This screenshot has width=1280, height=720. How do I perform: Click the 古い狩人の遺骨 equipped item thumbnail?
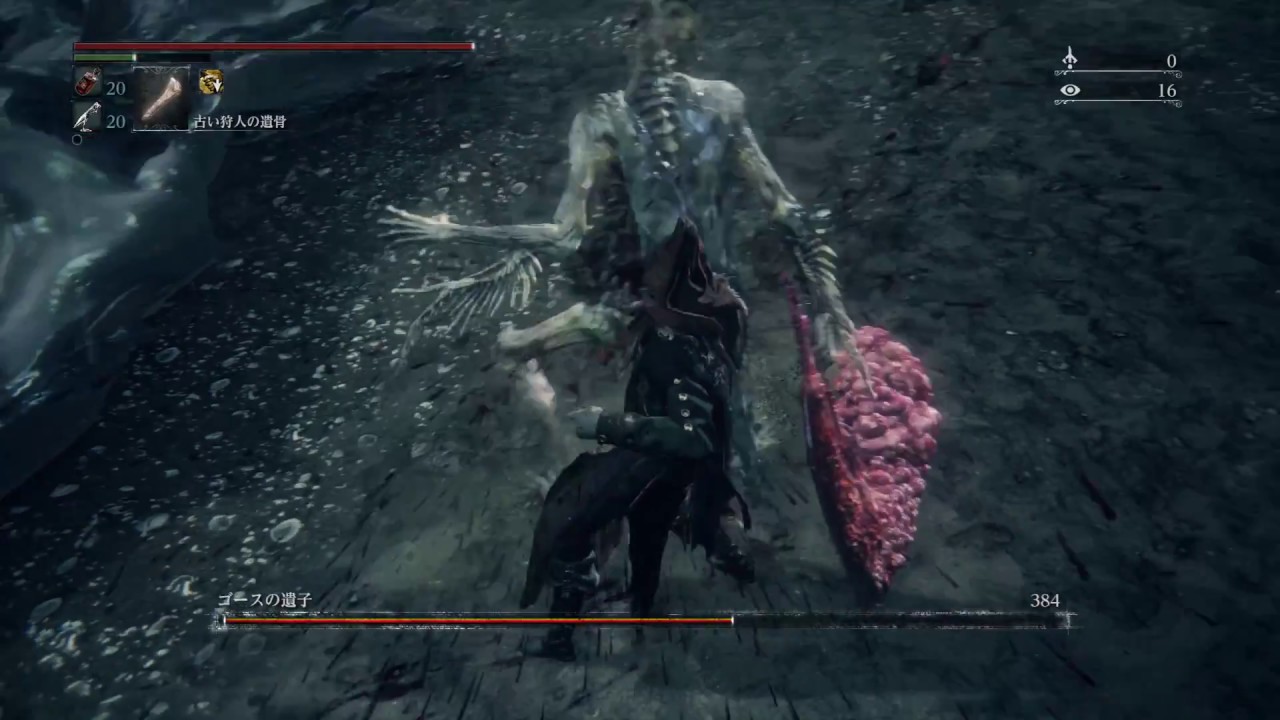(160, 97)
